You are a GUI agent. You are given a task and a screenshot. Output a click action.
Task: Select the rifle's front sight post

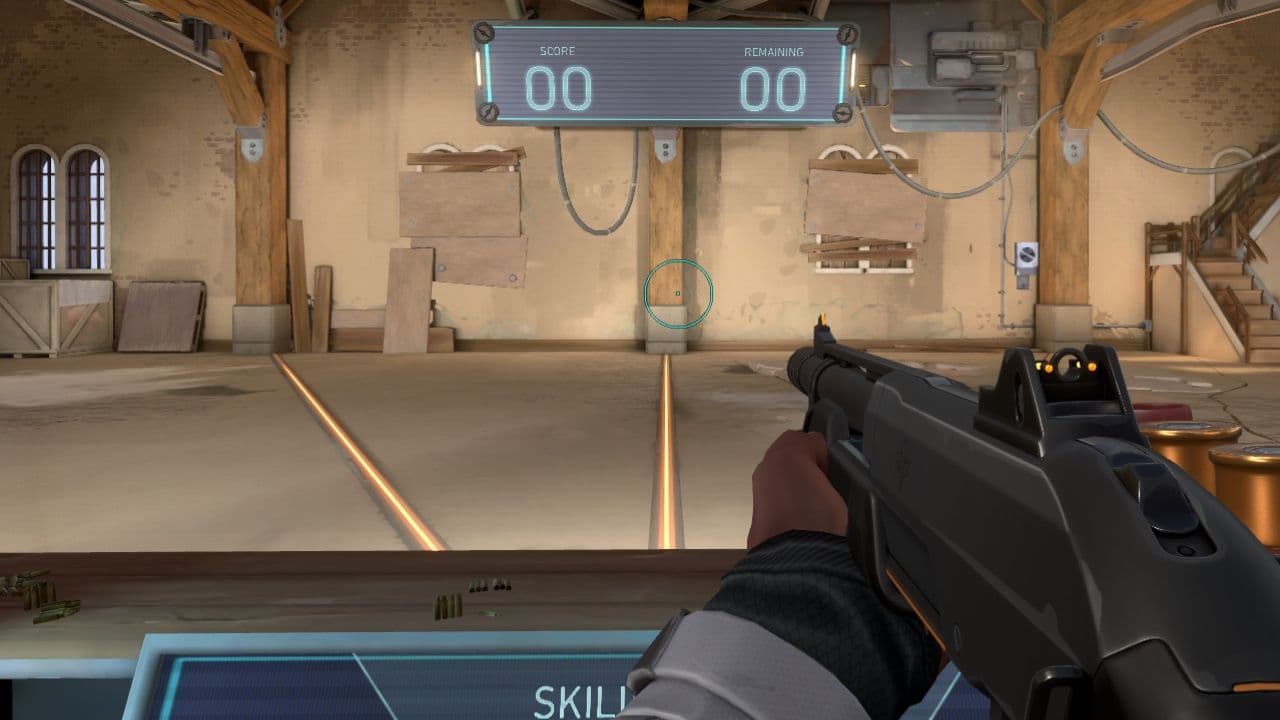[822, 322]
